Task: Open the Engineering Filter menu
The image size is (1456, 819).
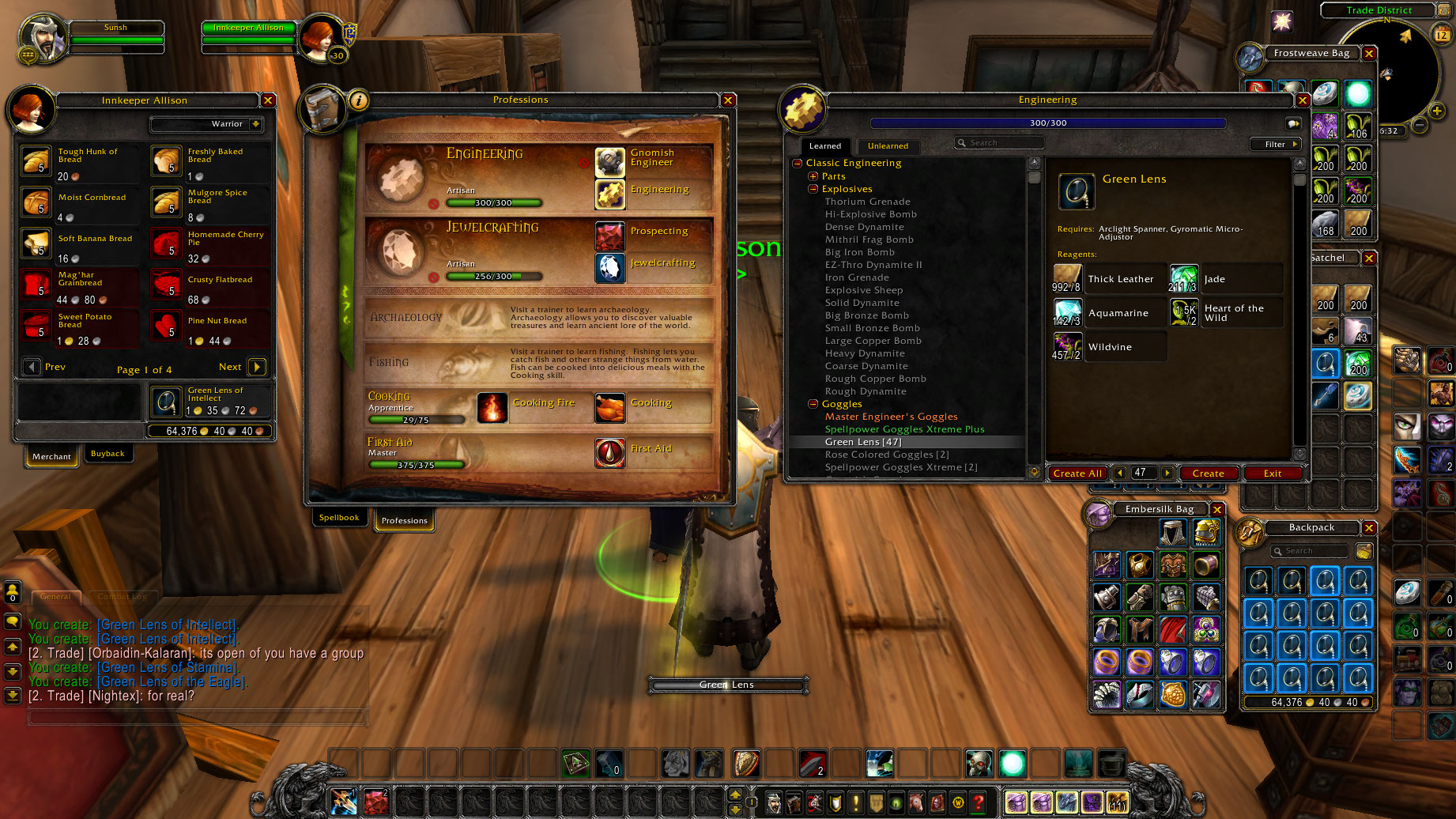Action: tap(1275, 145)
